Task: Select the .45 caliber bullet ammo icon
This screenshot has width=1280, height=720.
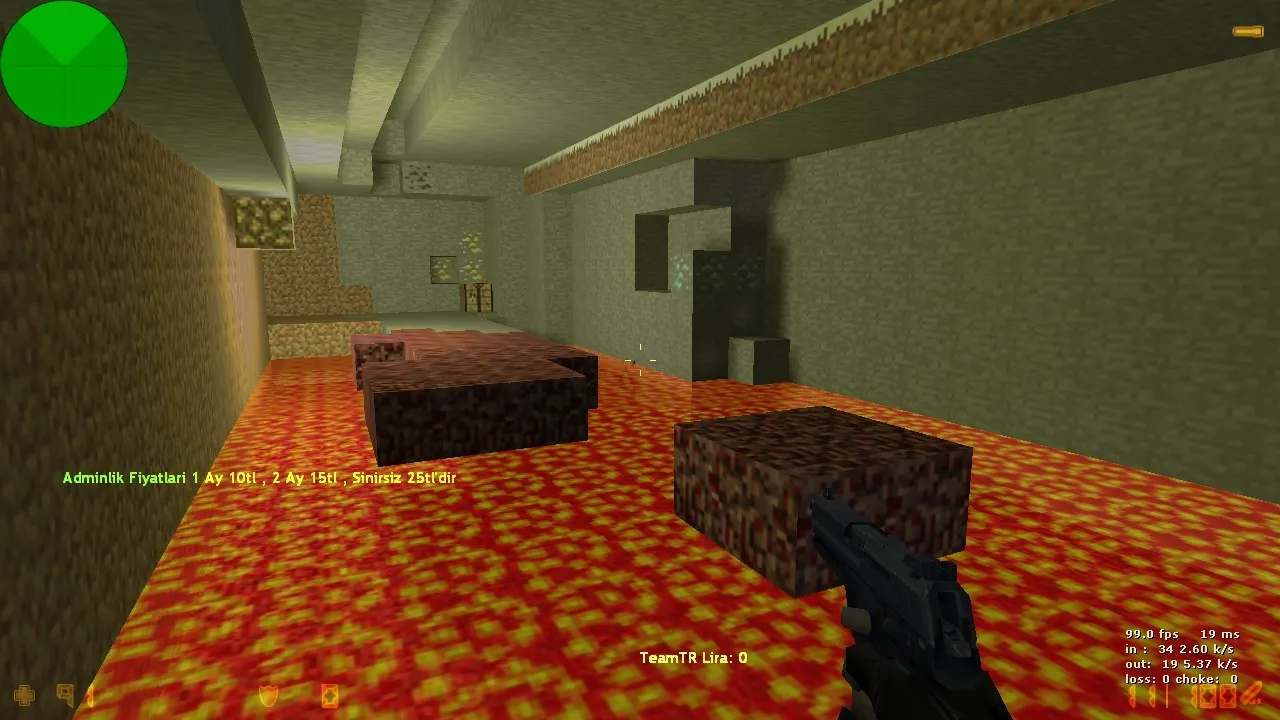Action: click(1251, 696)
